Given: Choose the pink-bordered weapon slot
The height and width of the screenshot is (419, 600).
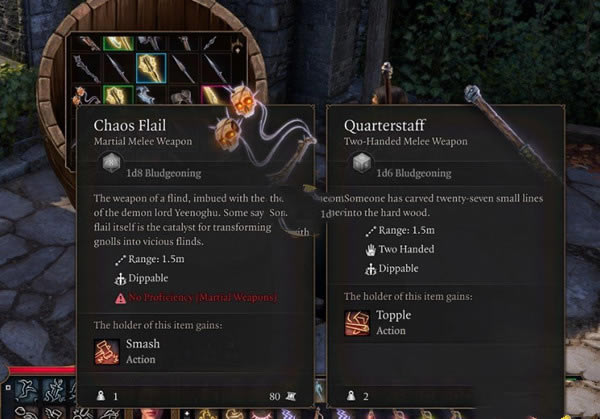Looking at the screenshot, I should (x=215, y=96).
